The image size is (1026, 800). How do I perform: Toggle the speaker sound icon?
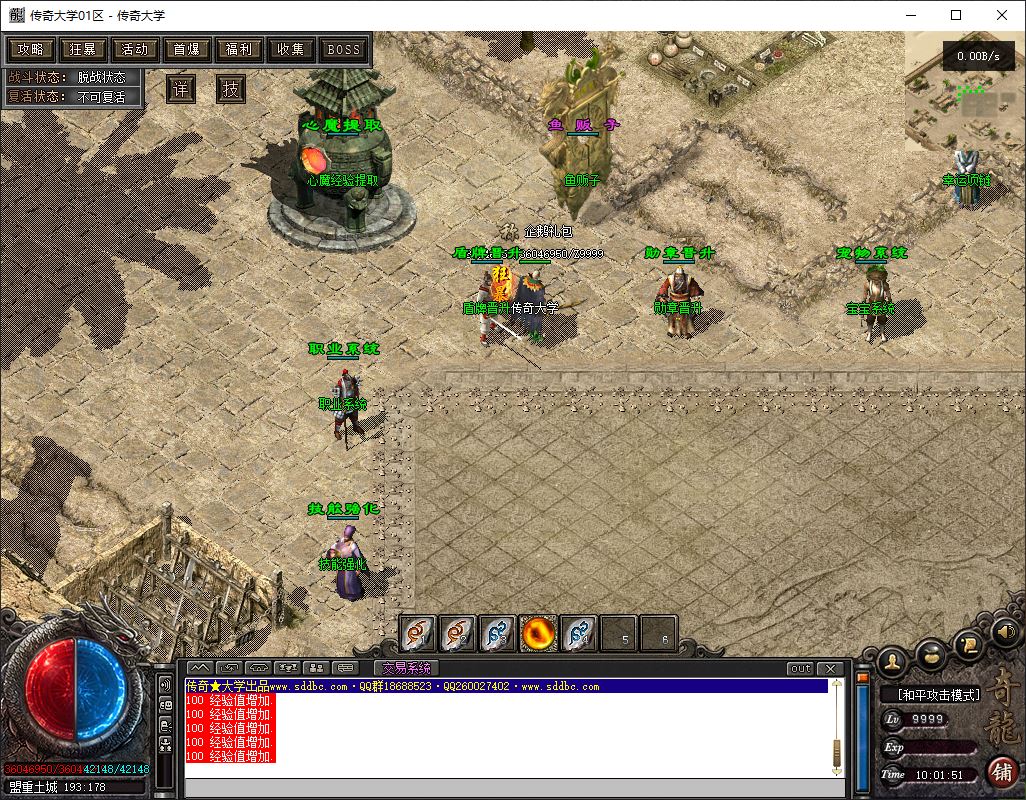pyautogui.click(x=1005, y=631)
